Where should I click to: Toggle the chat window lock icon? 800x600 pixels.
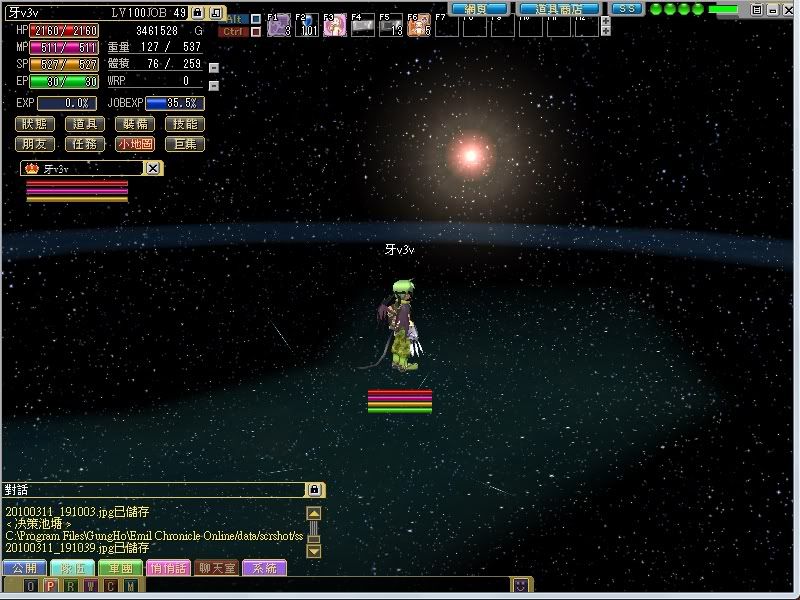[314, 490]
